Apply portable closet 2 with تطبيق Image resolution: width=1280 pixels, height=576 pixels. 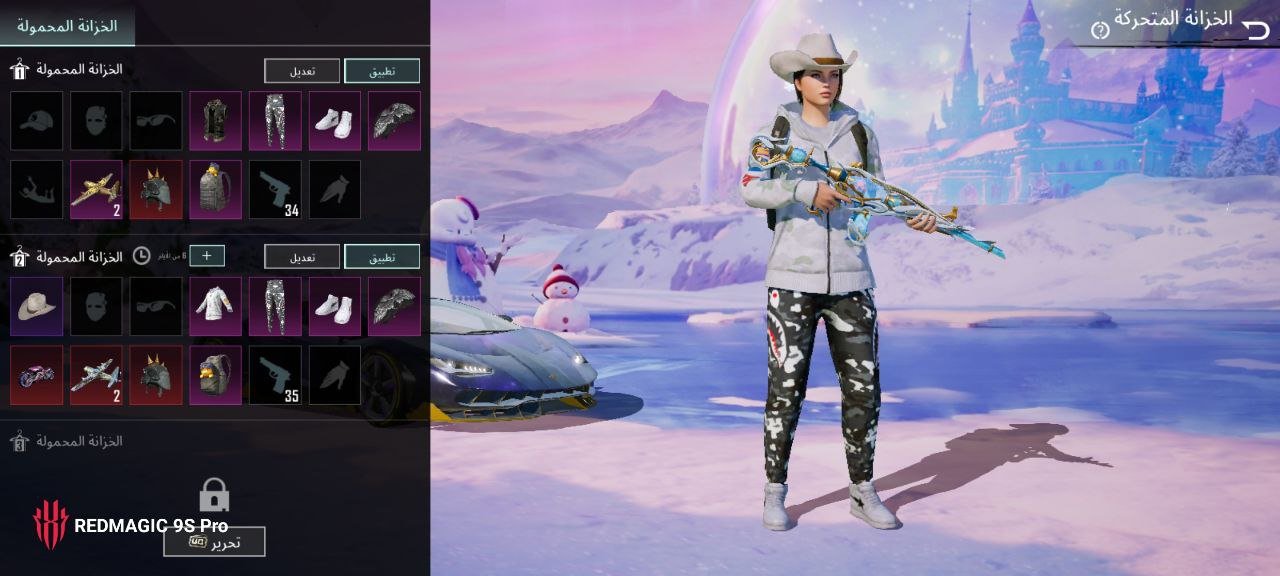[x=382, y=257]
